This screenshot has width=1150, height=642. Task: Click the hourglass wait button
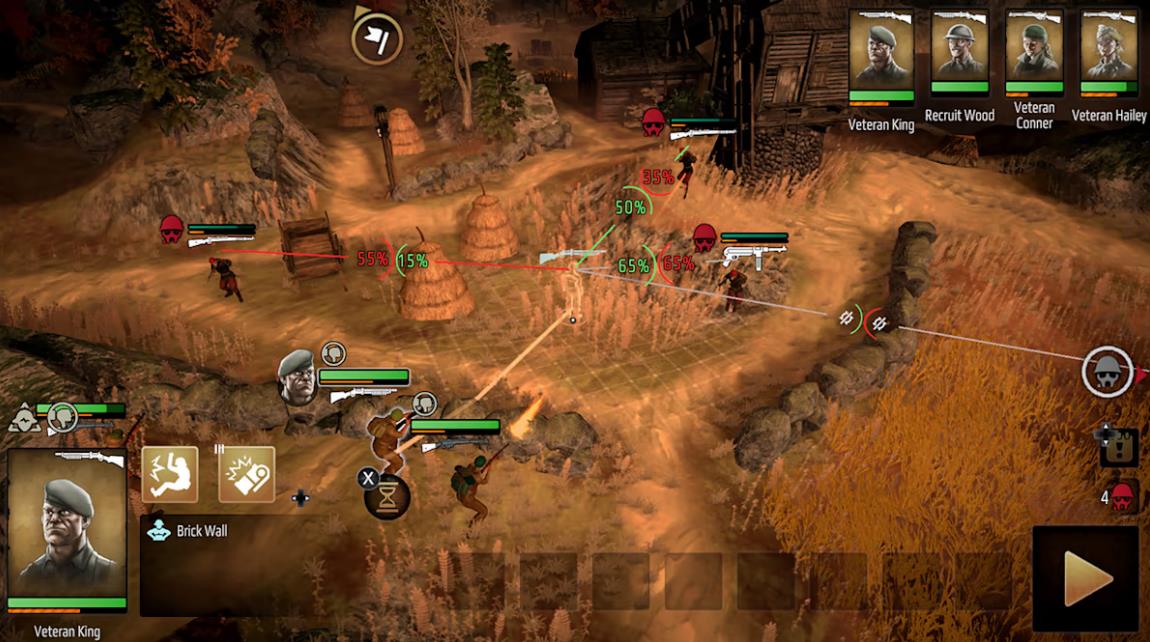[388, 495]
